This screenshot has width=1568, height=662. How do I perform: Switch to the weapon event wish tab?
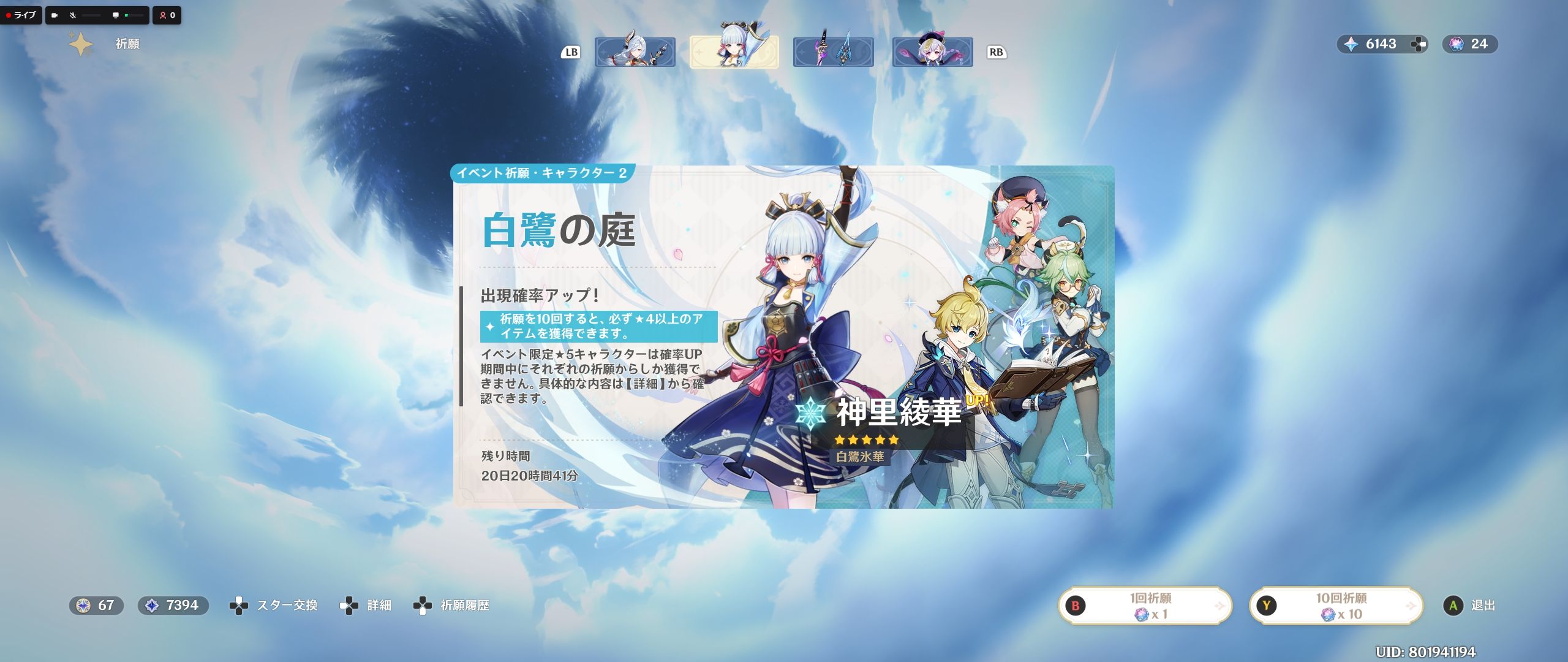(x=833, y=52)
